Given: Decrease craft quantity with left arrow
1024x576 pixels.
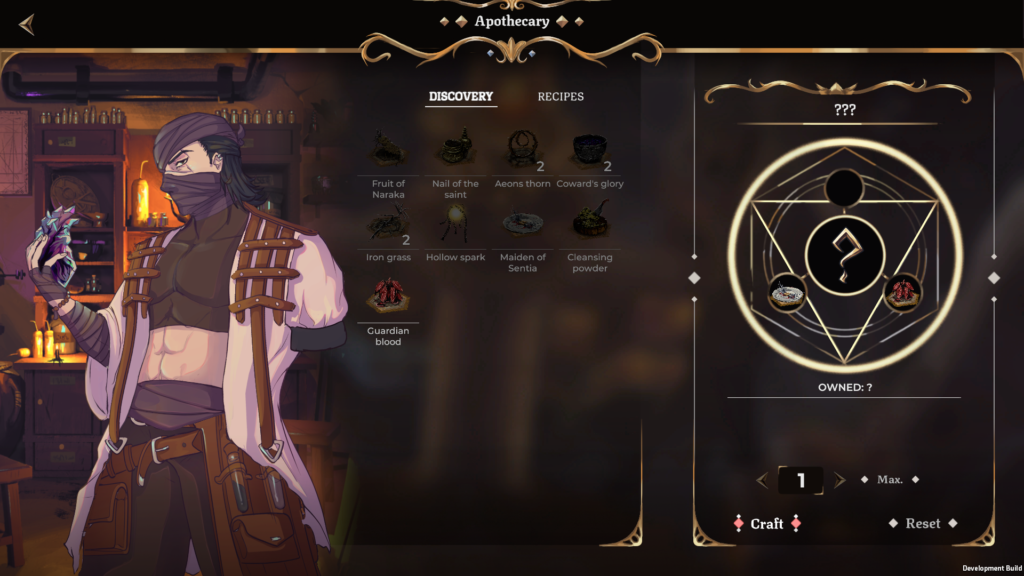Looking at the screenshot, I should (762, 480).
